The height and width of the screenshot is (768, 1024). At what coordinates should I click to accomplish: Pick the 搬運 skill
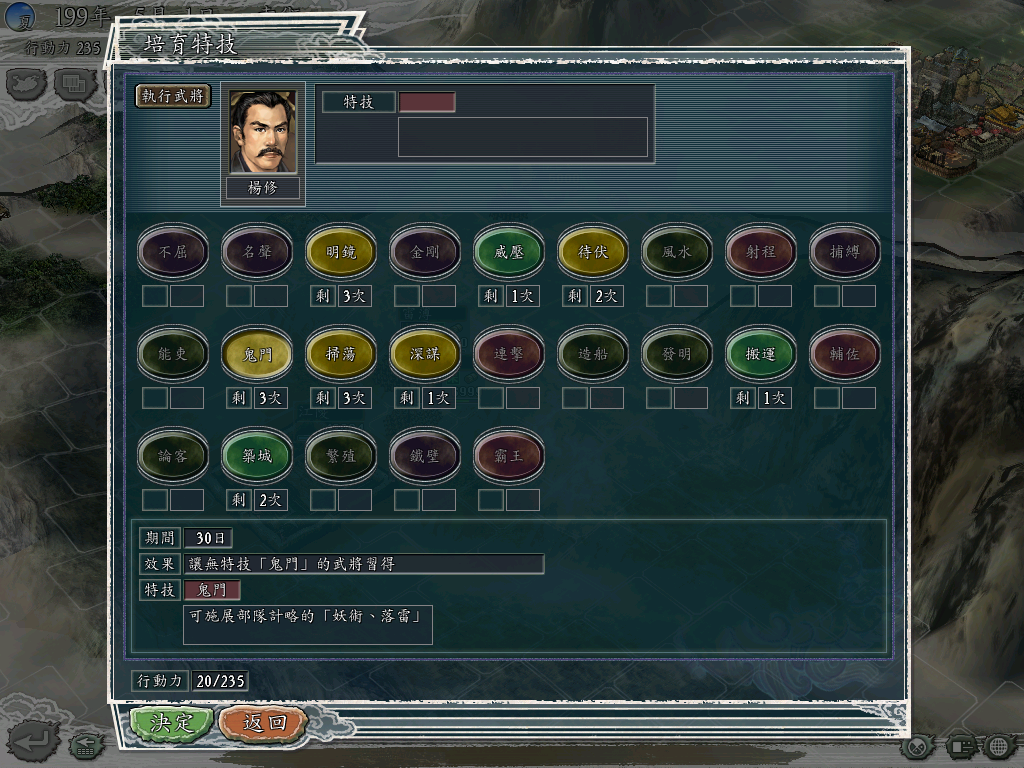click(x=761, y=354)
